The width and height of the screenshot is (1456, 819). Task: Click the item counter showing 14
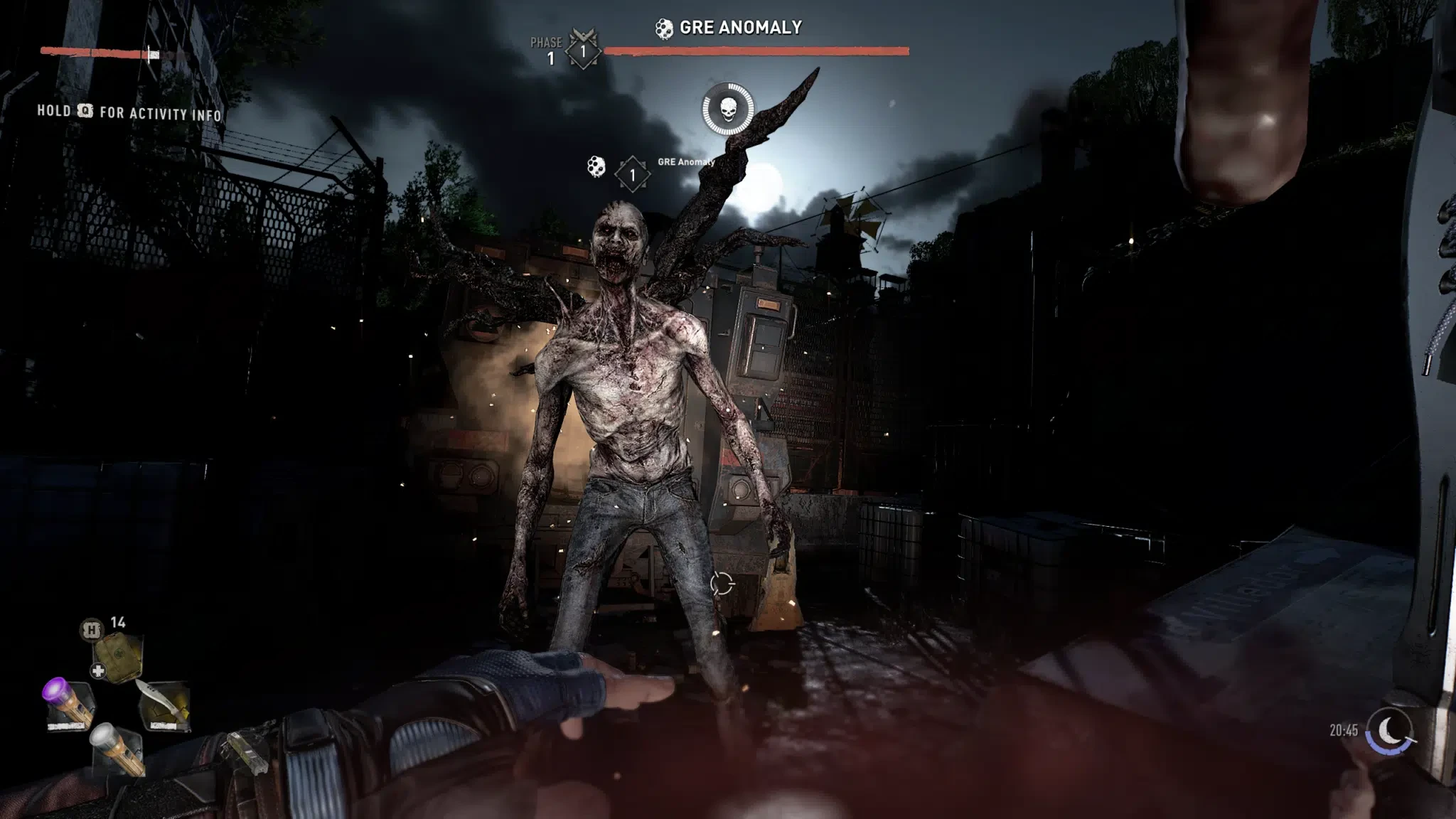coord(119,621)
